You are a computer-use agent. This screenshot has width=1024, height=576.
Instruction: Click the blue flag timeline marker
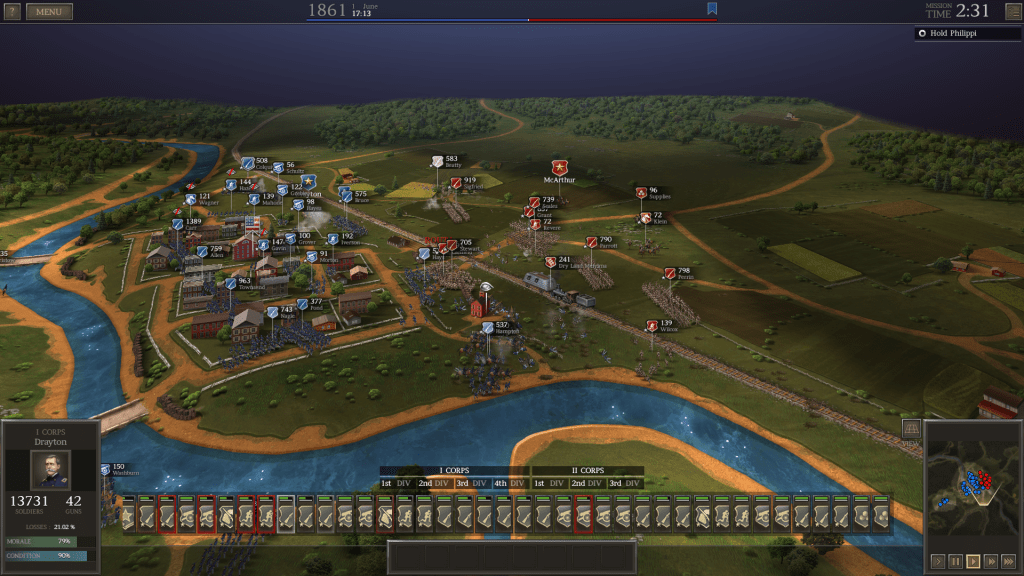click(712, 9)
